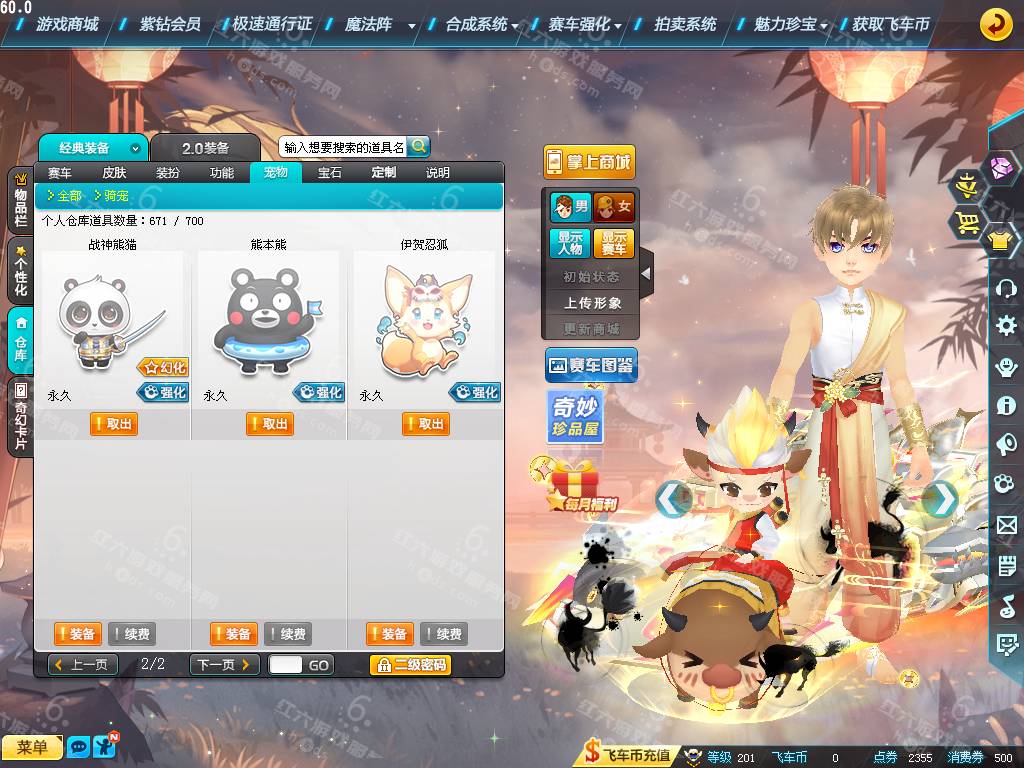The image size is (1024, 768).
Task: Open the 菜单 menu button
Action: (x=31, y=747)
